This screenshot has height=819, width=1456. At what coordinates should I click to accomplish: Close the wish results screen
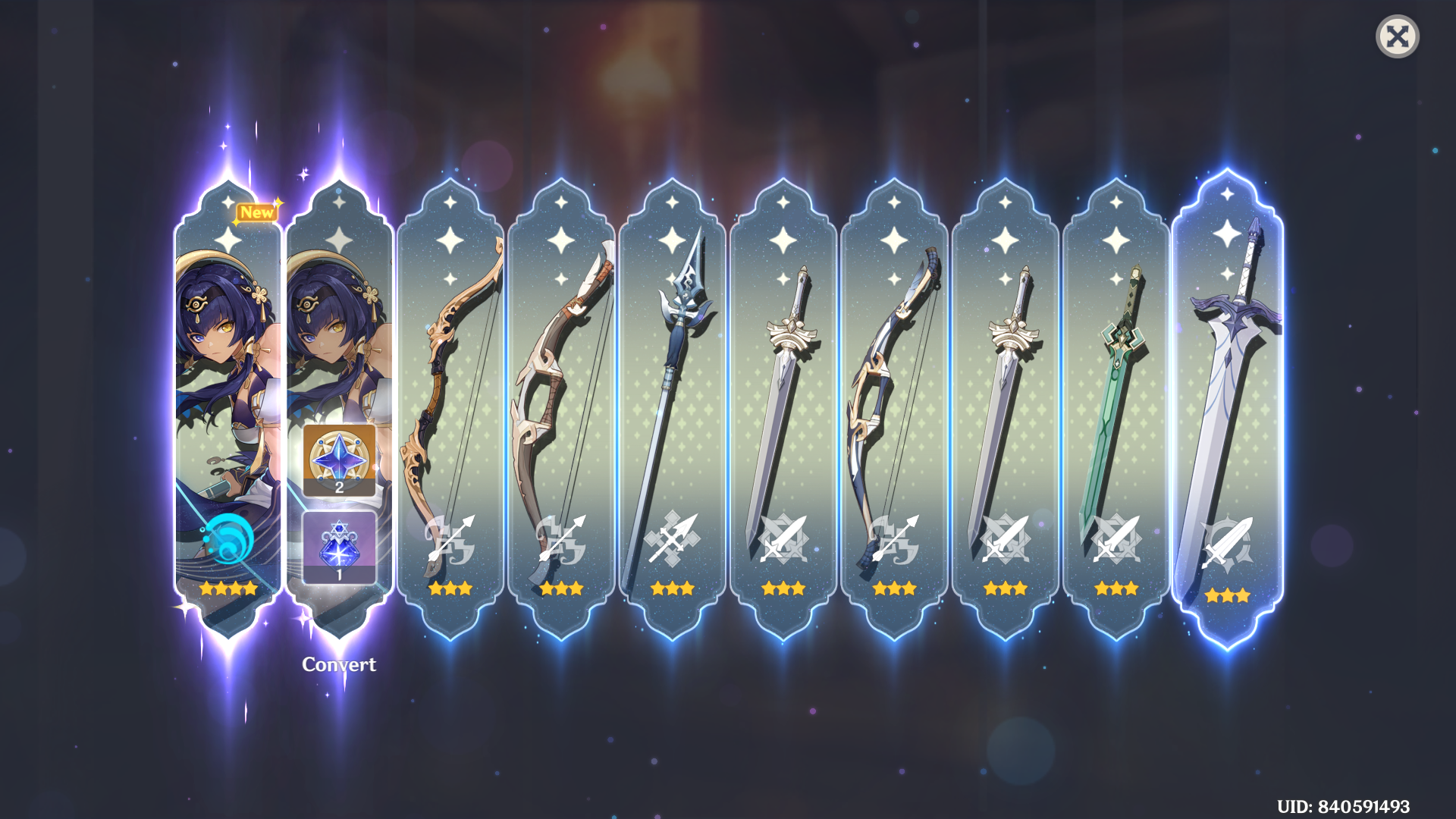point(1399,36)
